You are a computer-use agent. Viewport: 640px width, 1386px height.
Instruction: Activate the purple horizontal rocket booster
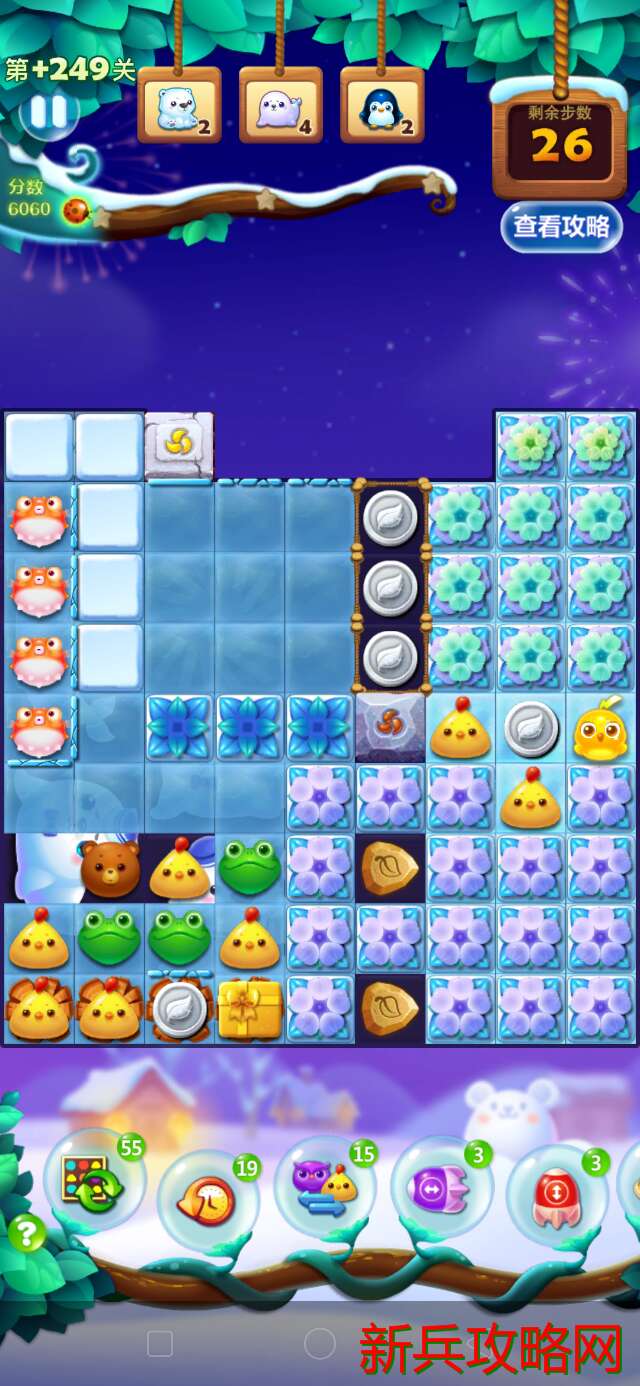point(441,1190)
